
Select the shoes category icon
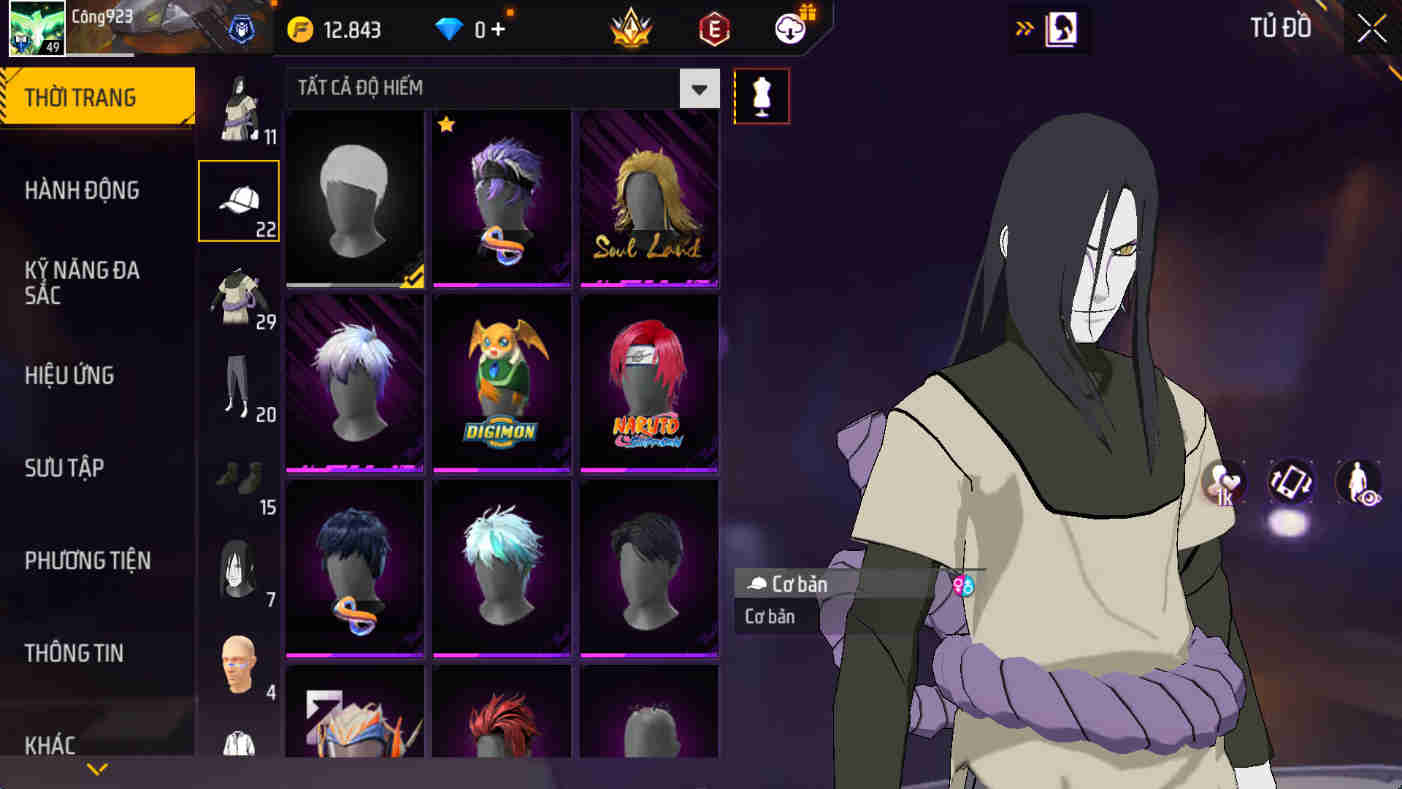(x=237, y=478)
